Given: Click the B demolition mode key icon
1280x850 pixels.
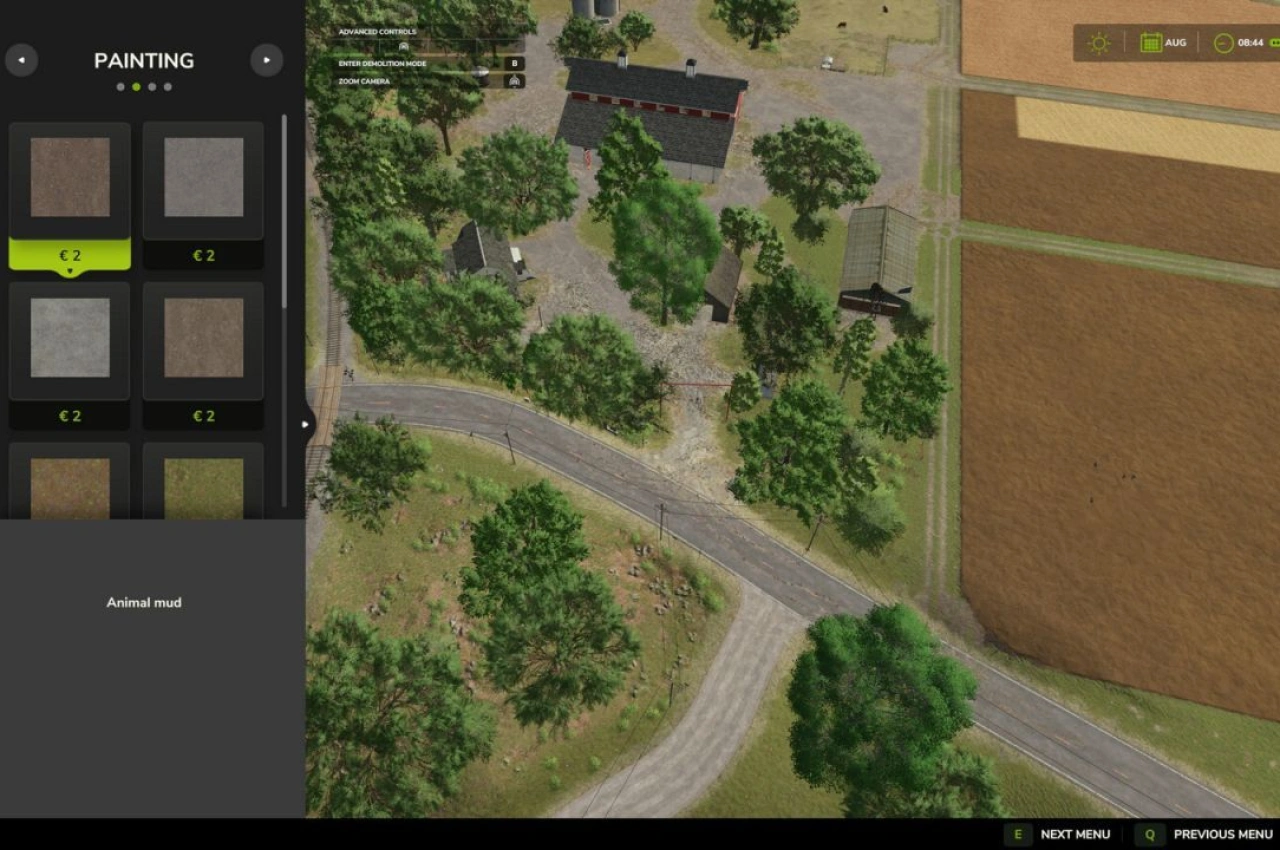Looking at the screenshot, I should pos(514,63).
